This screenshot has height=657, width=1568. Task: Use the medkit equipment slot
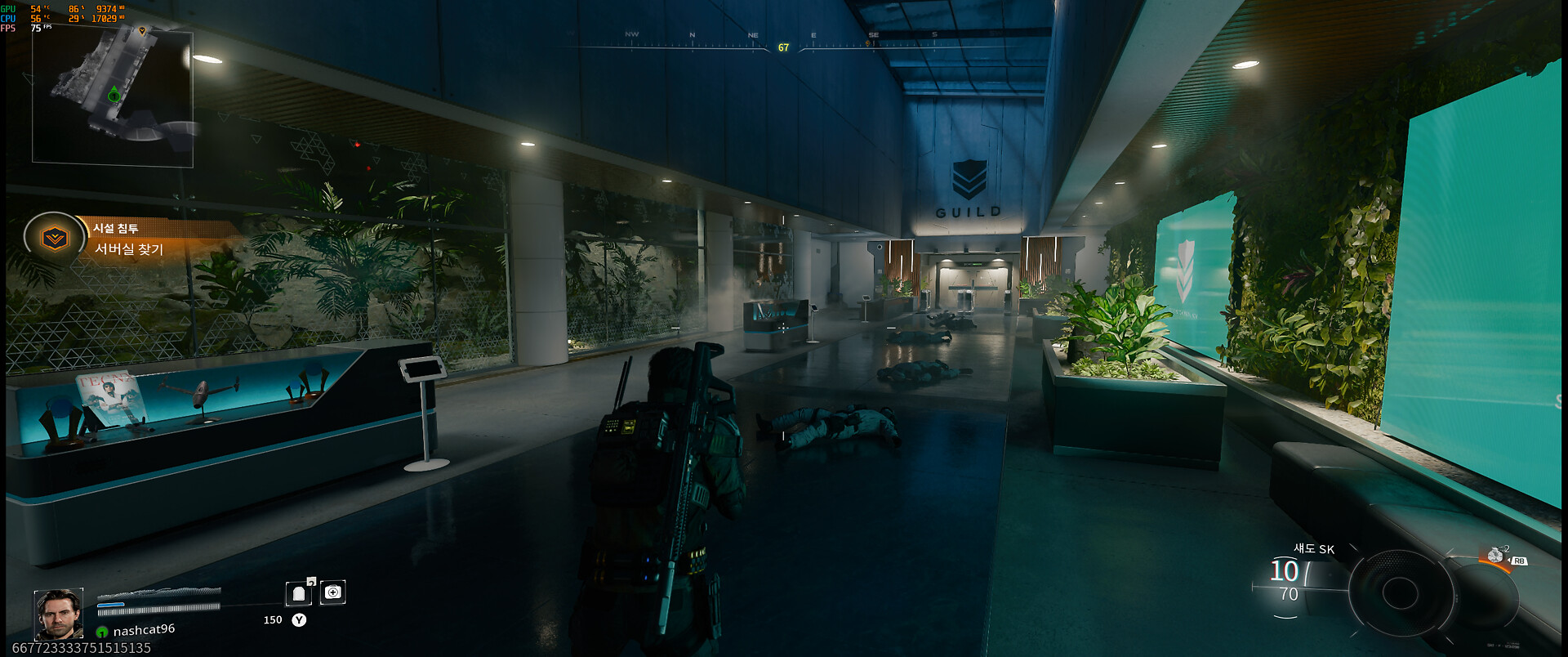point(333,592)
